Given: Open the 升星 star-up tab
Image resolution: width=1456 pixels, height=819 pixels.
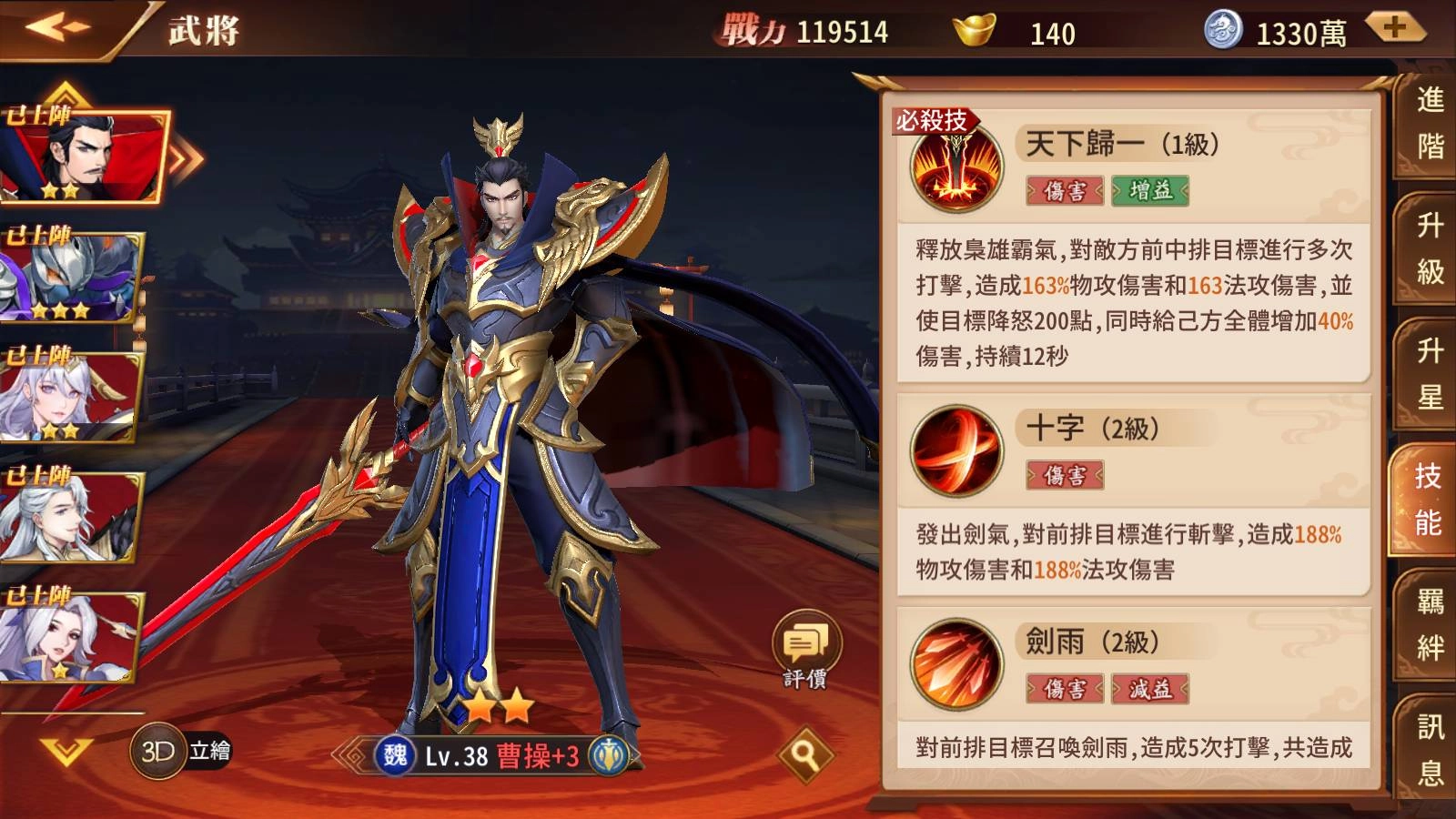Looking at the screenshot, I should [x=1429, y=373].
